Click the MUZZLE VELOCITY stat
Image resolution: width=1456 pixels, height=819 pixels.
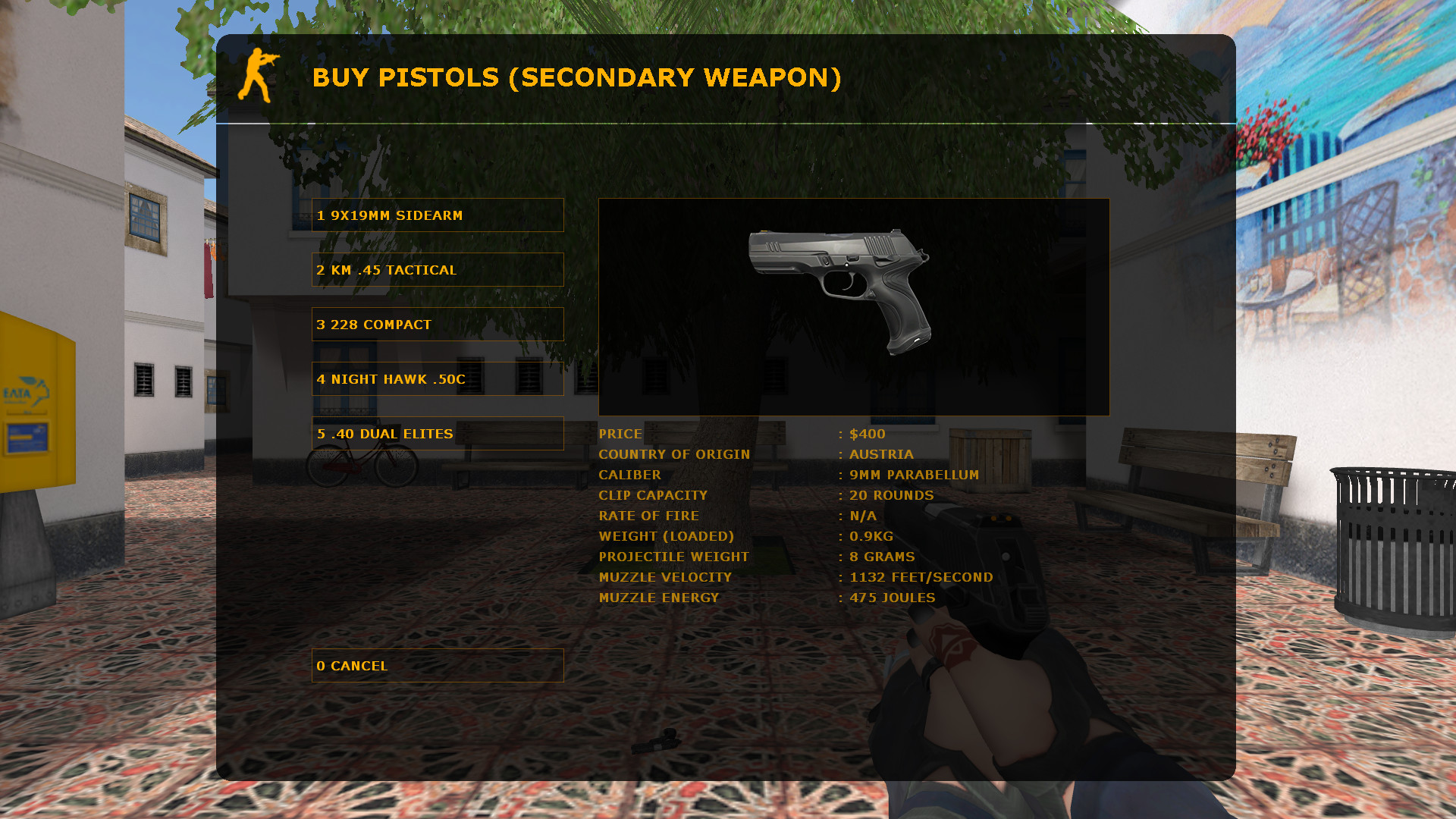tap(664, 577)
